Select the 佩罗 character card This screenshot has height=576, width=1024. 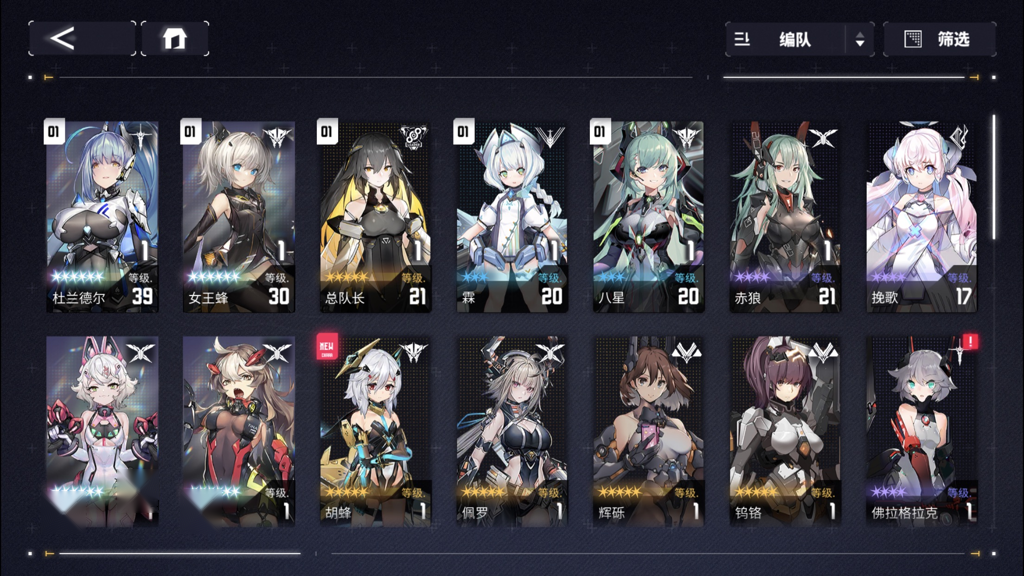coord(511,430)
